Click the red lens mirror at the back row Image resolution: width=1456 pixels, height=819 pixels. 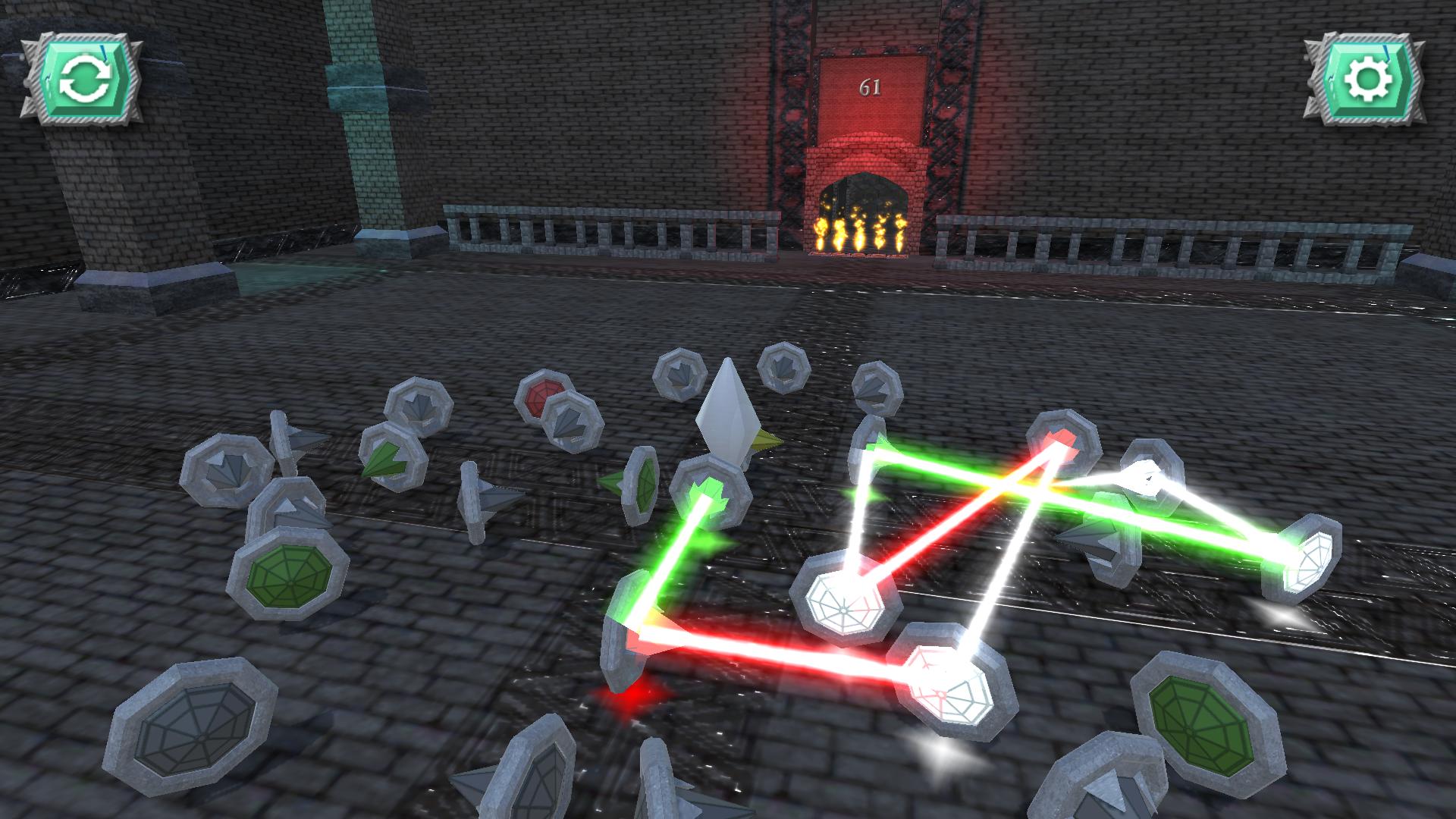(543, 397)
